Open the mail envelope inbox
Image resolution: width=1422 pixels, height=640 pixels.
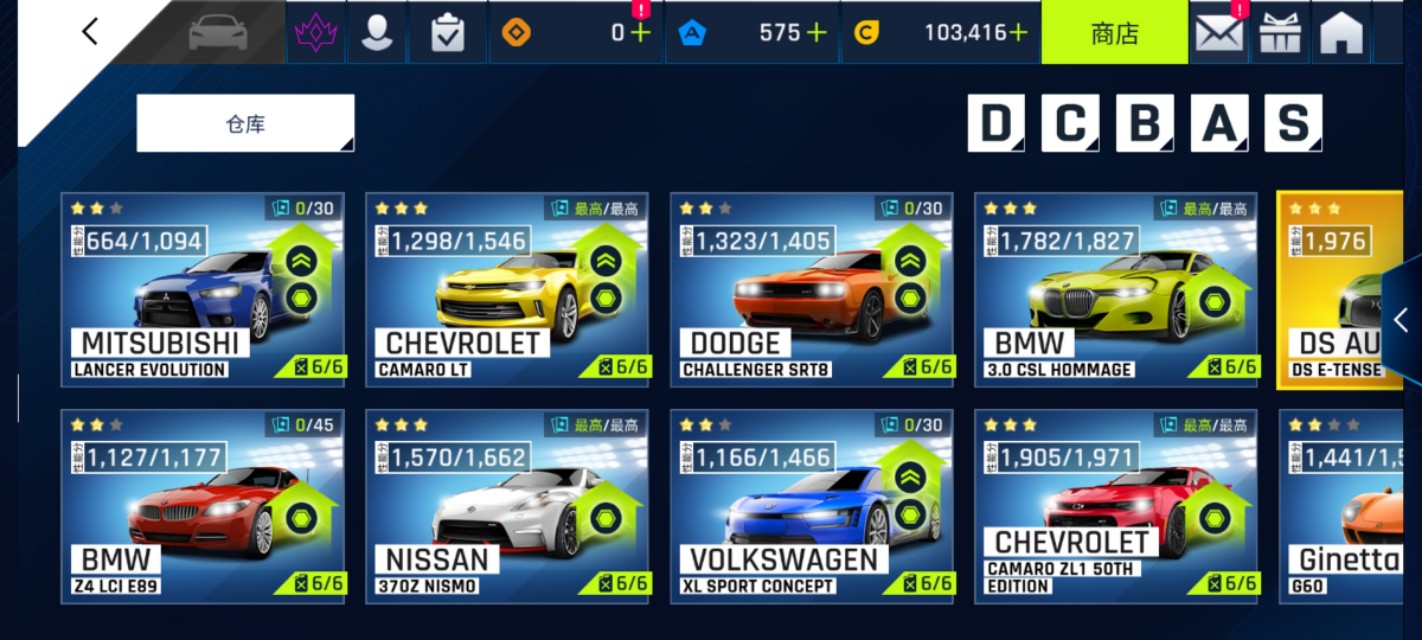(x=1218, y=33)
